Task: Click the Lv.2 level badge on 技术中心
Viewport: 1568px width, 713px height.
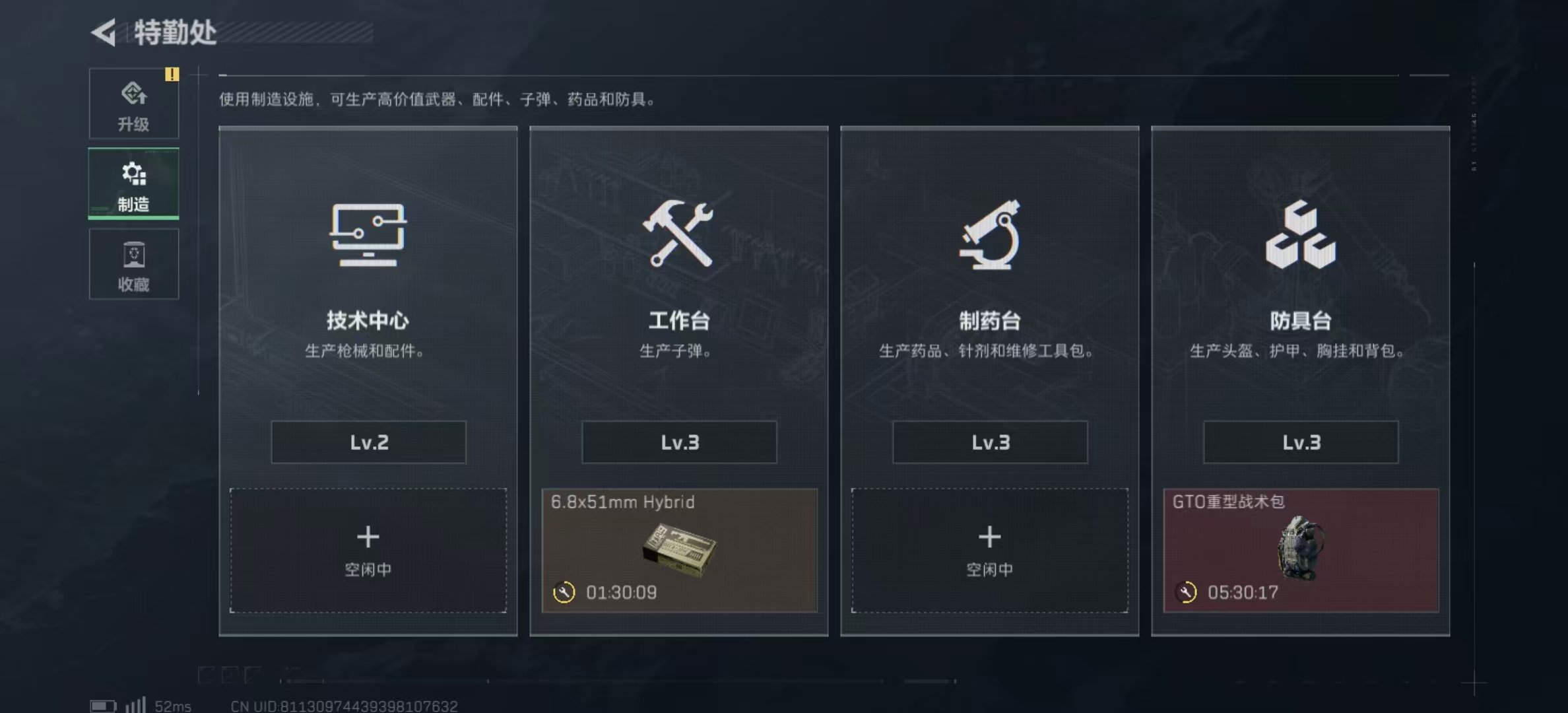Action: pyautogui.click(x=368, y=442)
